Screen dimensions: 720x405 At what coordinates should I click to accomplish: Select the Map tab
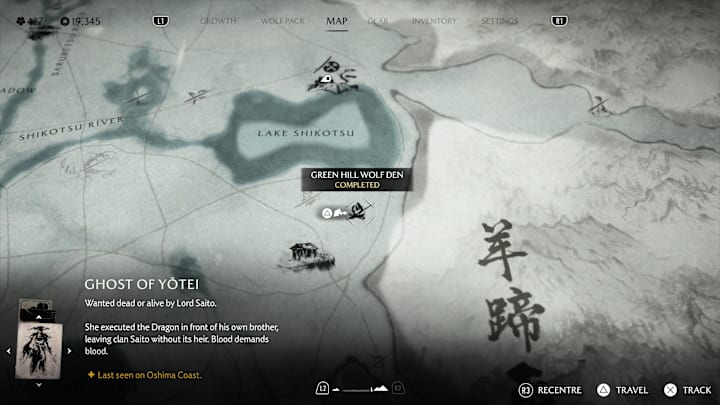[337, 21]
